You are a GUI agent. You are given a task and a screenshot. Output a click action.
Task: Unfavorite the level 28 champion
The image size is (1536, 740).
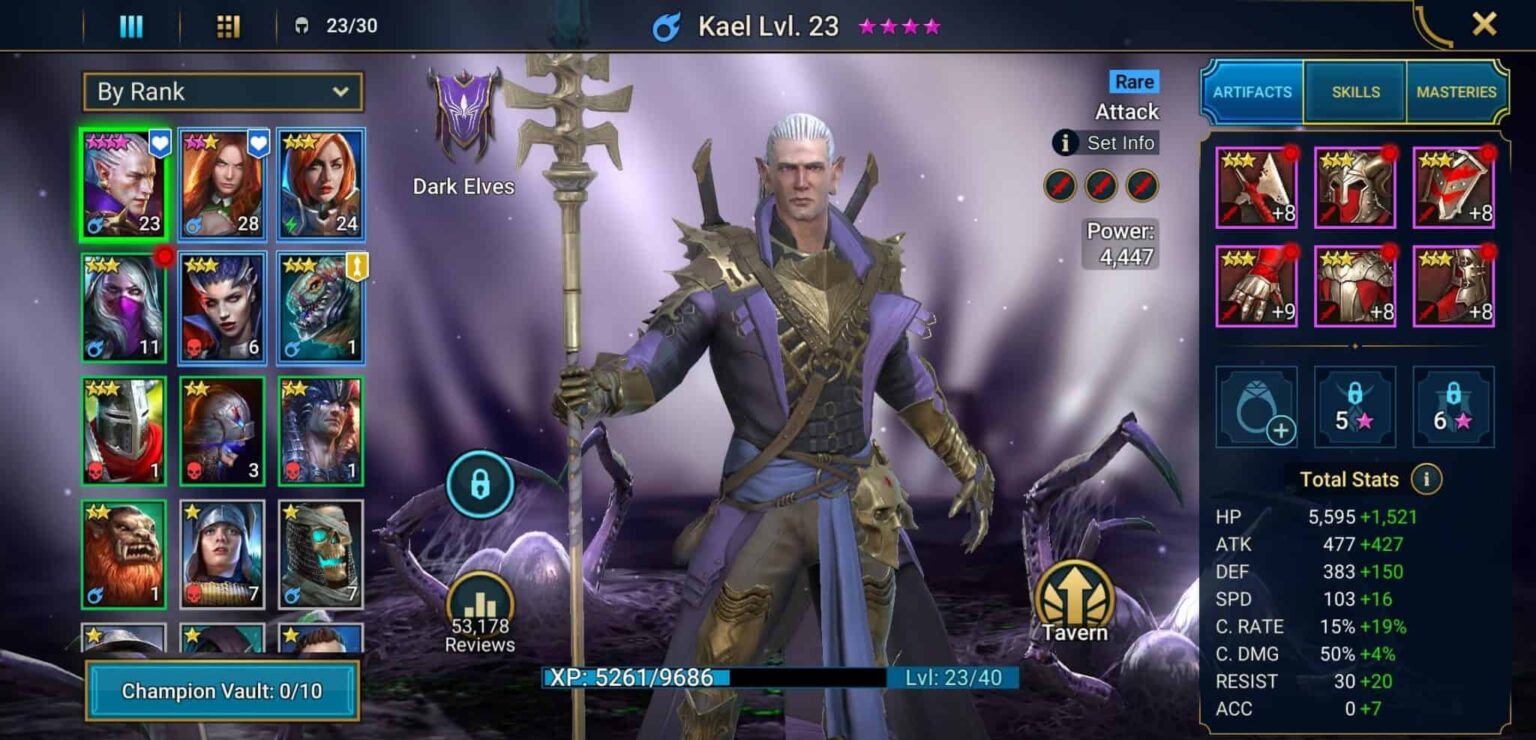click(x=258, y=144)
